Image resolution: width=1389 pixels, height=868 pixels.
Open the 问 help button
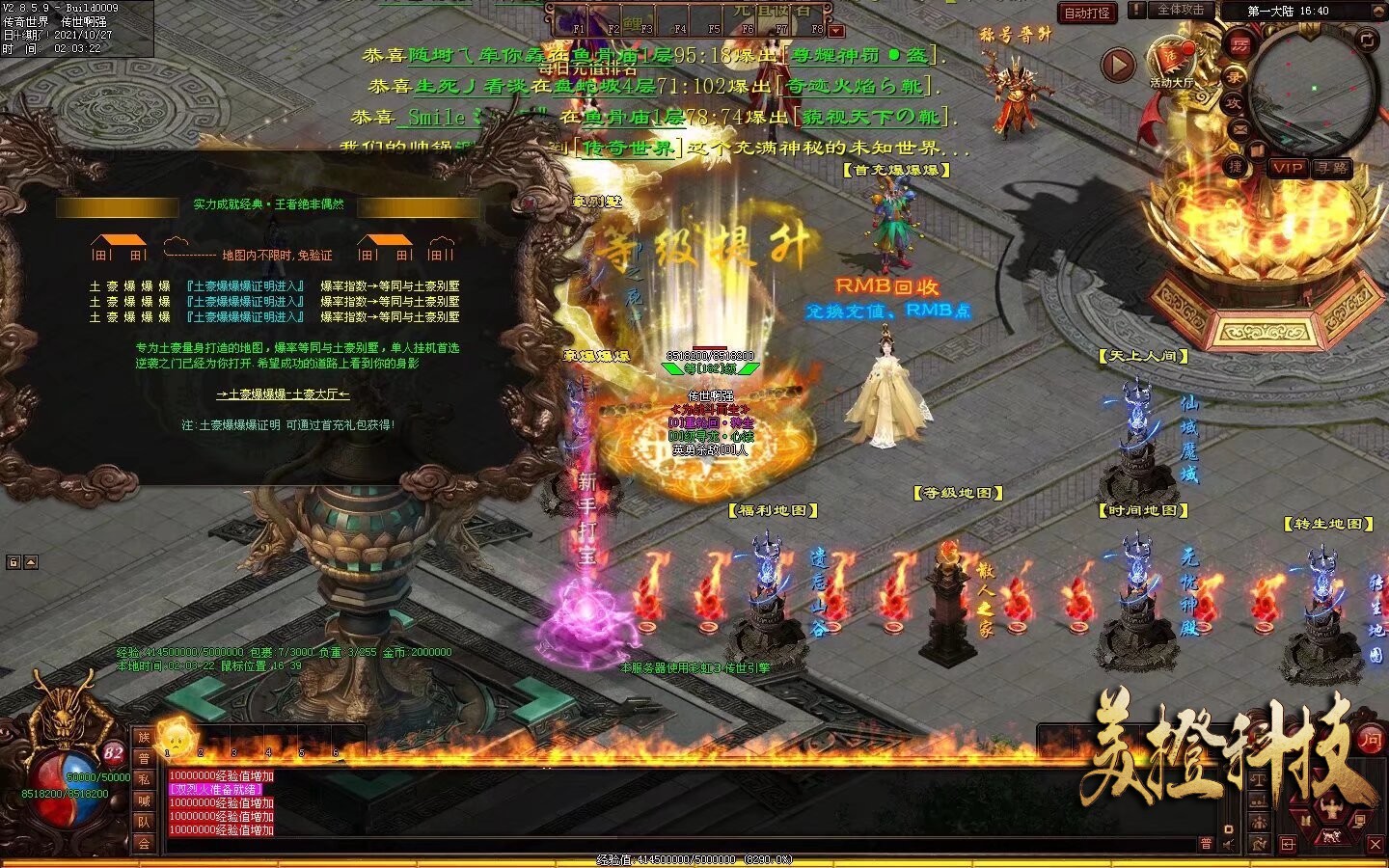coord(1371,740)
